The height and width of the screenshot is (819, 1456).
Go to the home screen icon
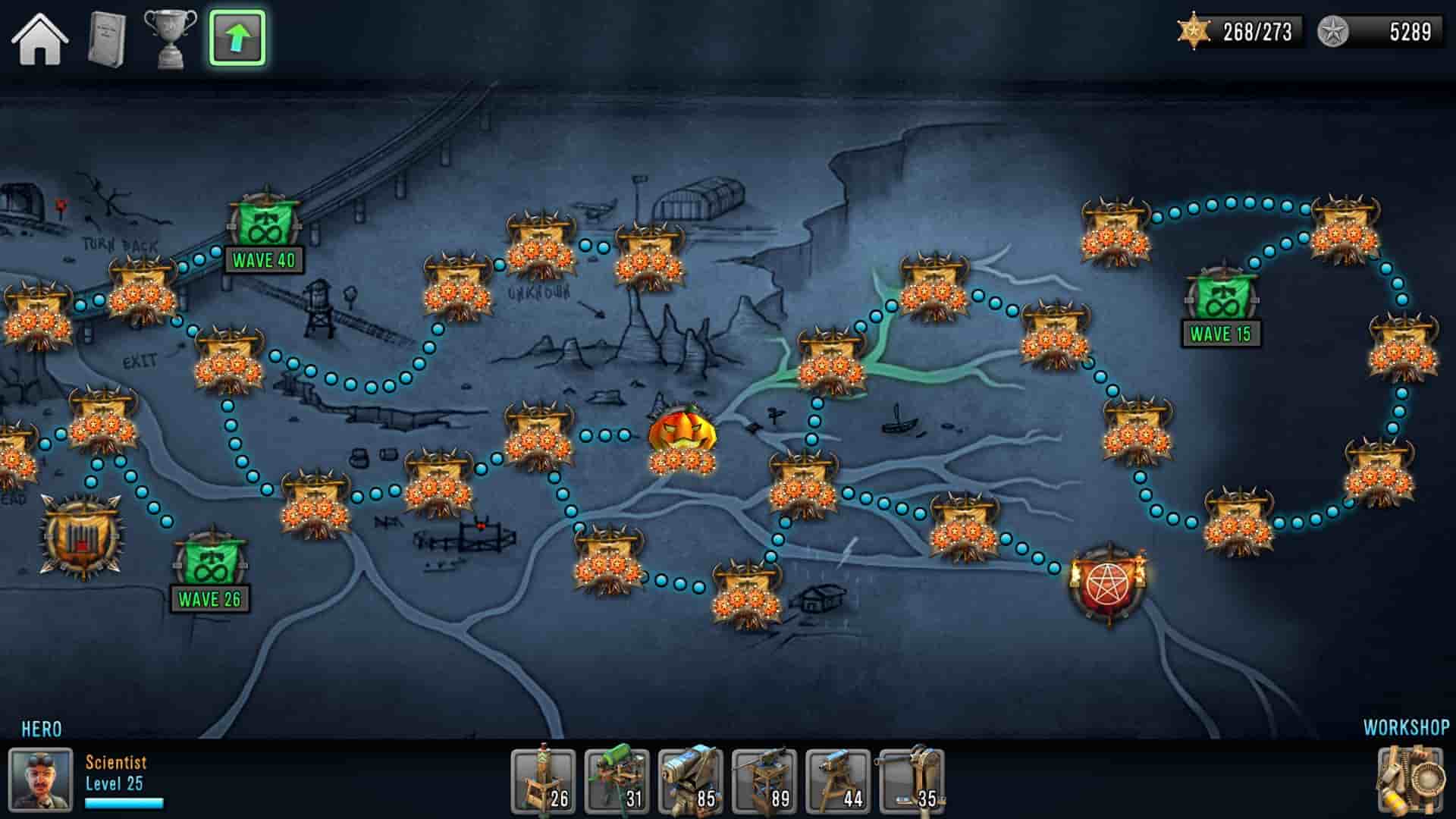[x=39, y=38]
